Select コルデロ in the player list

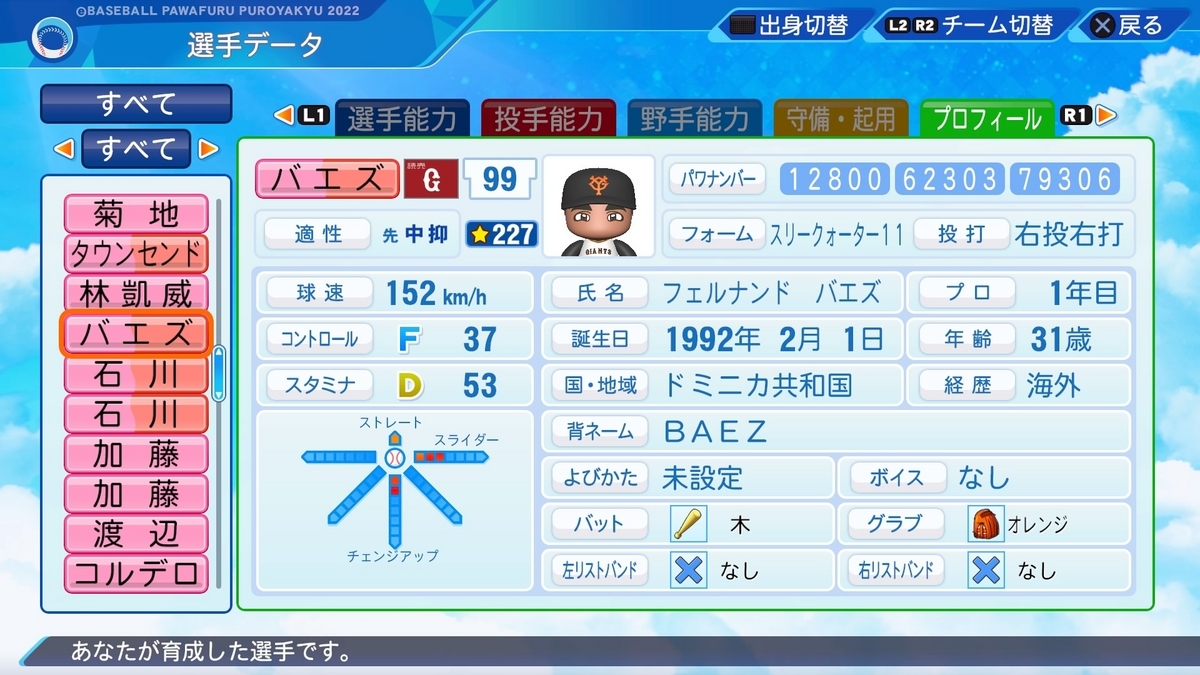[x=136, y=574]
